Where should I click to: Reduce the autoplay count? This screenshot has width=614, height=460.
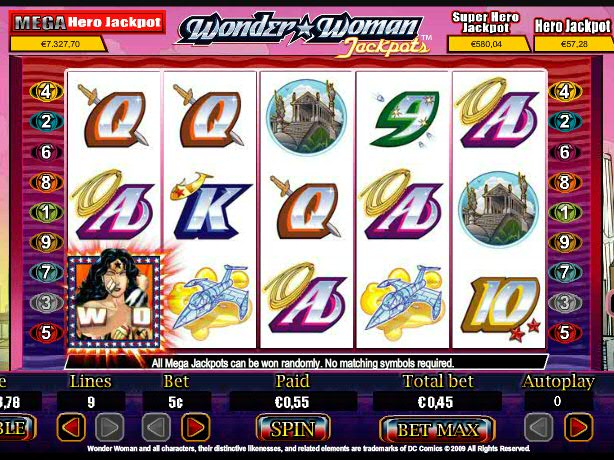click(x=538, y=429)
